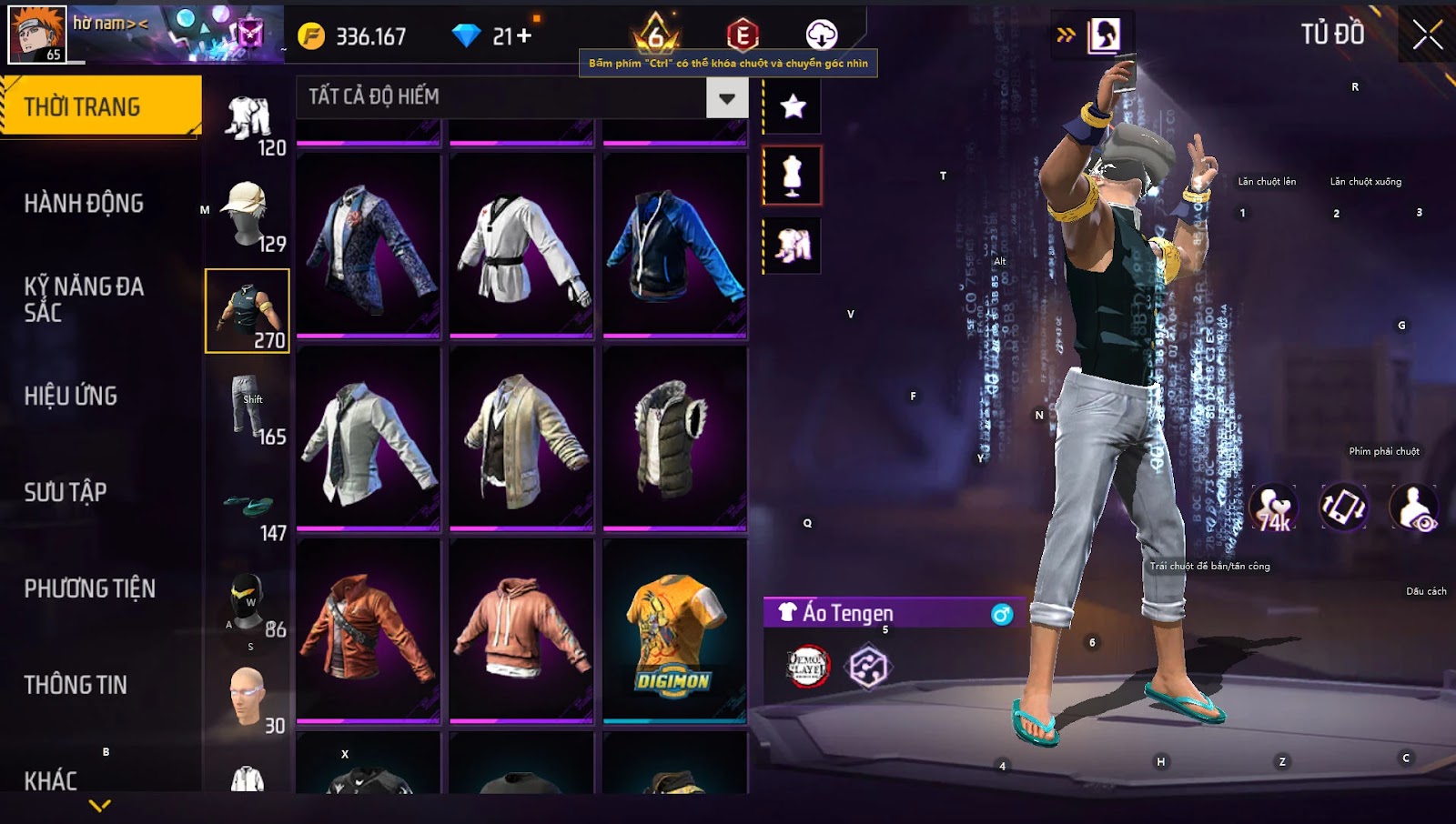Open the cloud download icon
Image resolution: width=1456 pixels, height=824 pixels.
821,35
